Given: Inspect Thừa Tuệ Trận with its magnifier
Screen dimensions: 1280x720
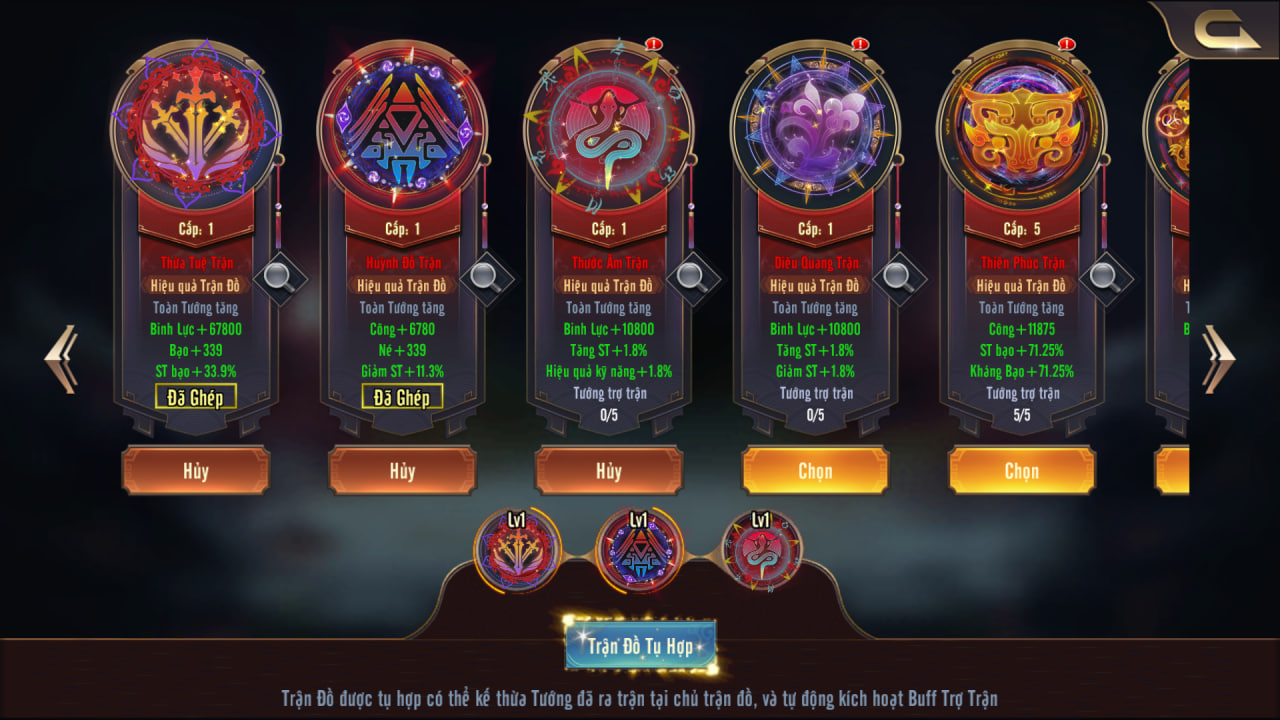Looking at the screenshot, I should (279, 276).
